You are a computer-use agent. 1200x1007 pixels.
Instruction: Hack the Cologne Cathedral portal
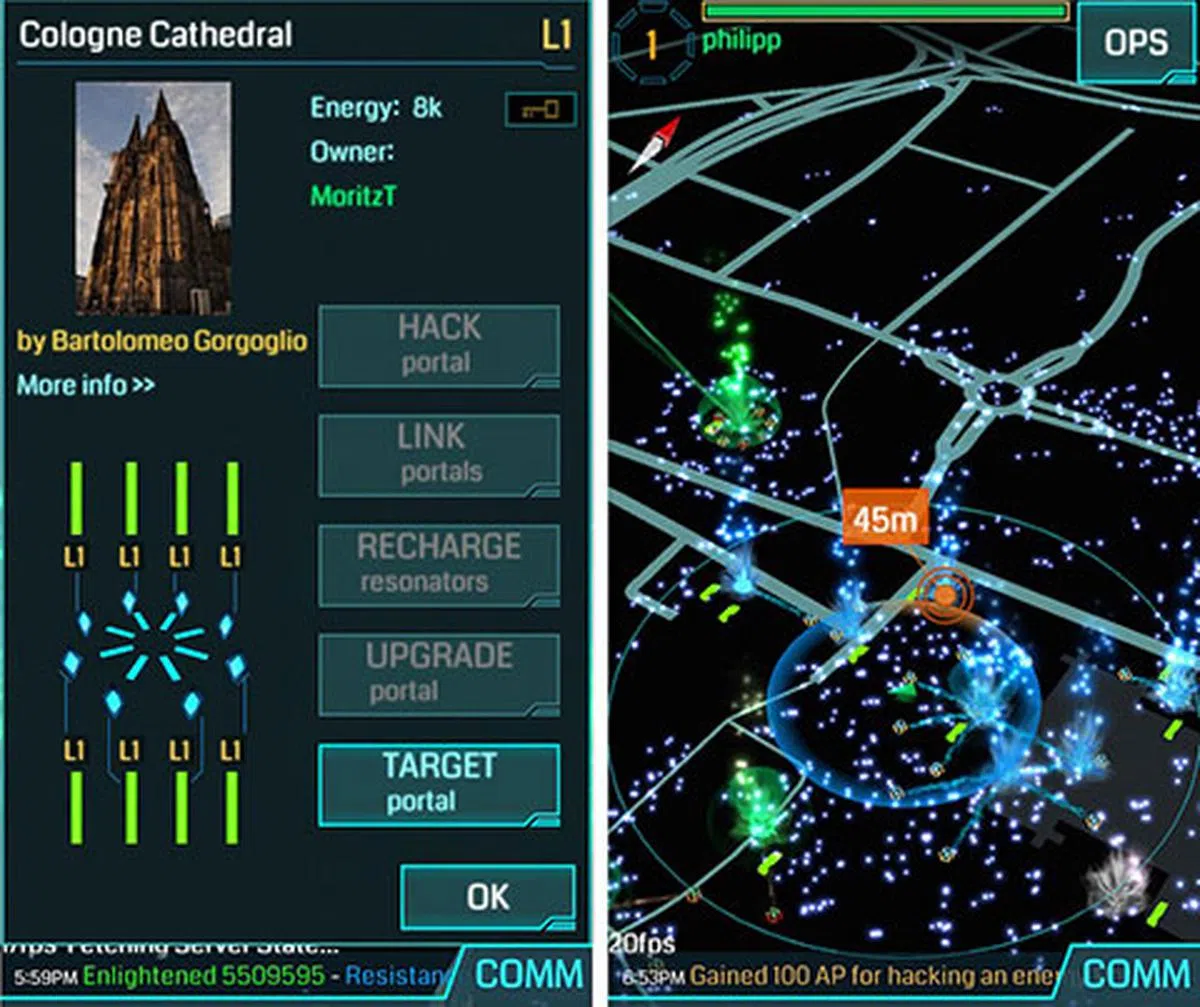click(438, 346)
